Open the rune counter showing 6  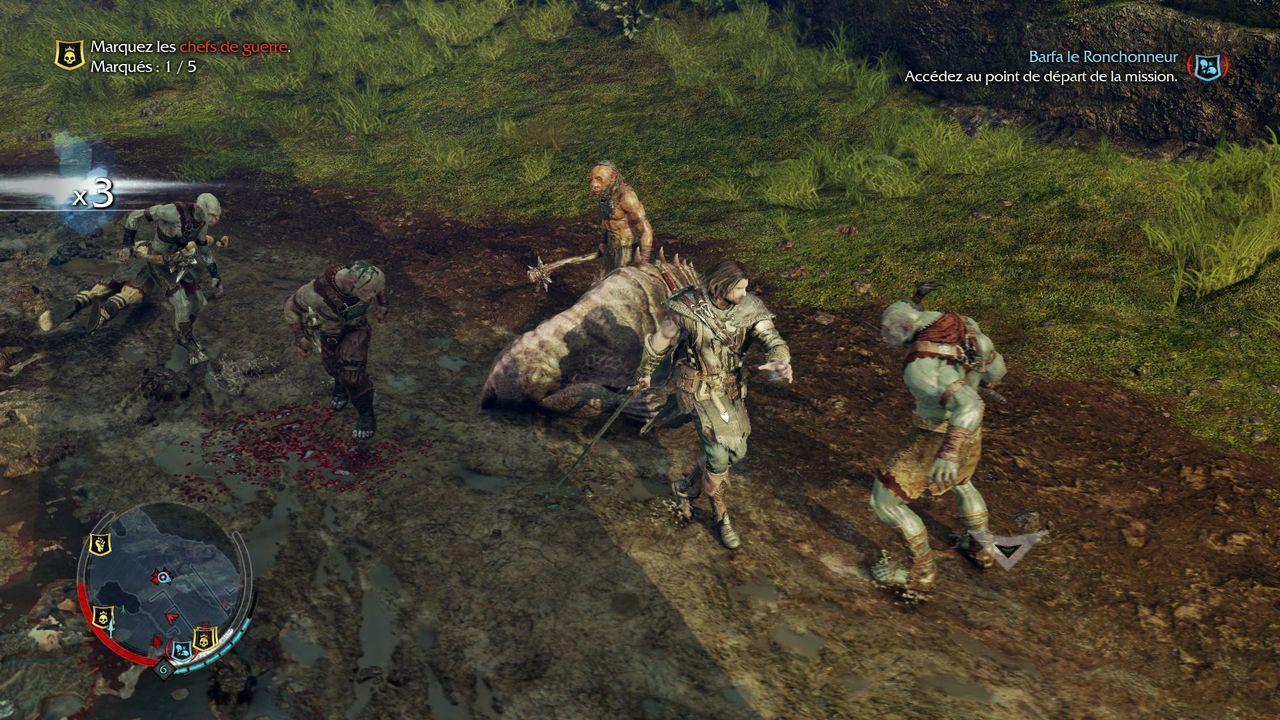(x=164, y=668)
